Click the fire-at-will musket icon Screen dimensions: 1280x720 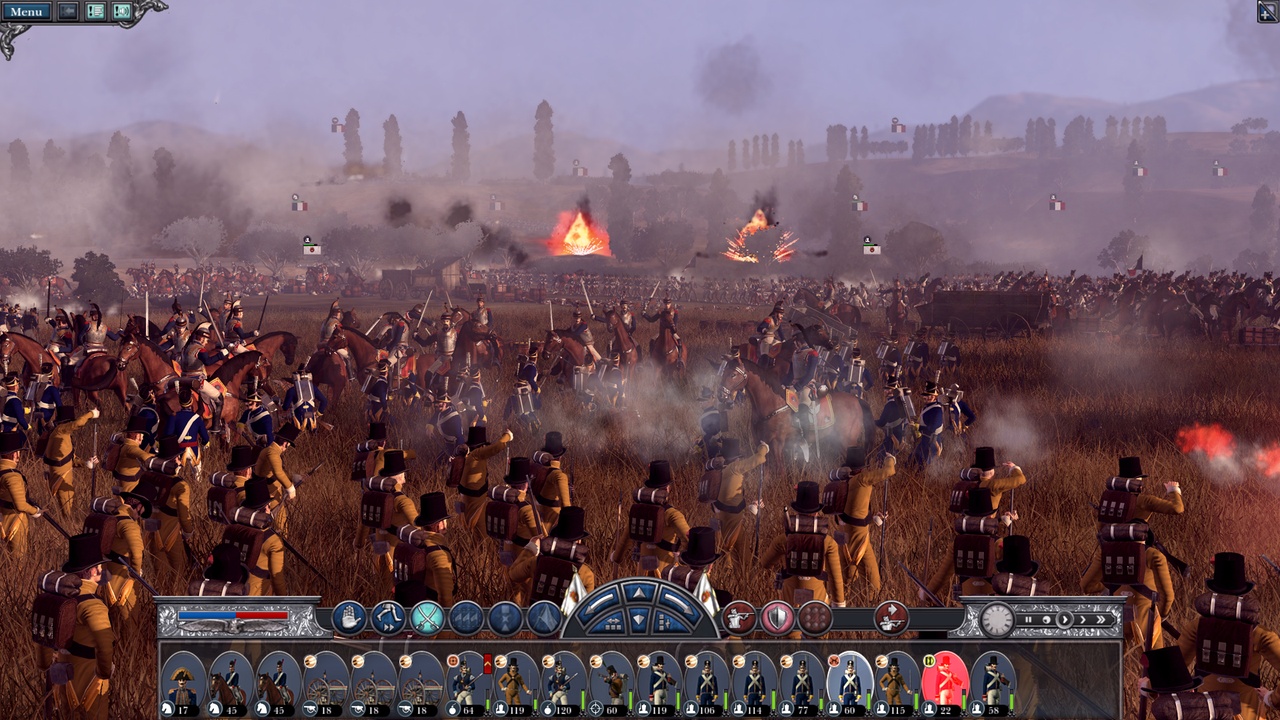(x=739, y=618)
